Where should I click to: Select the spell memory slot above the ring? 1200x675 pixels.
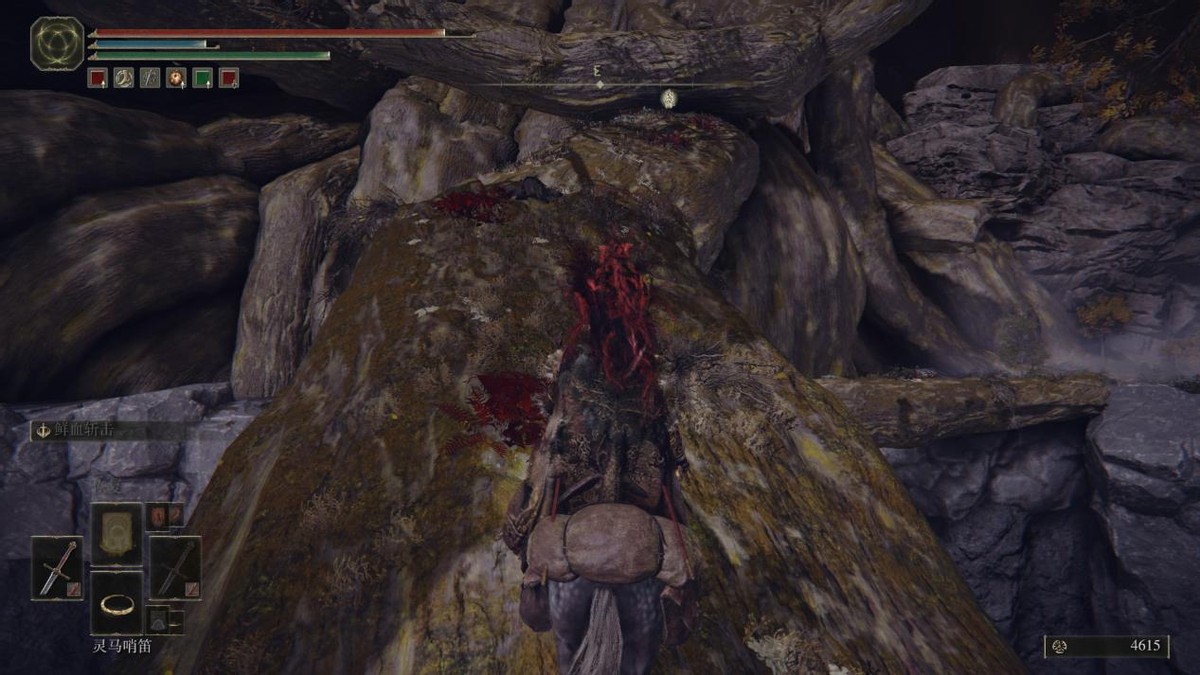point(117,534)
